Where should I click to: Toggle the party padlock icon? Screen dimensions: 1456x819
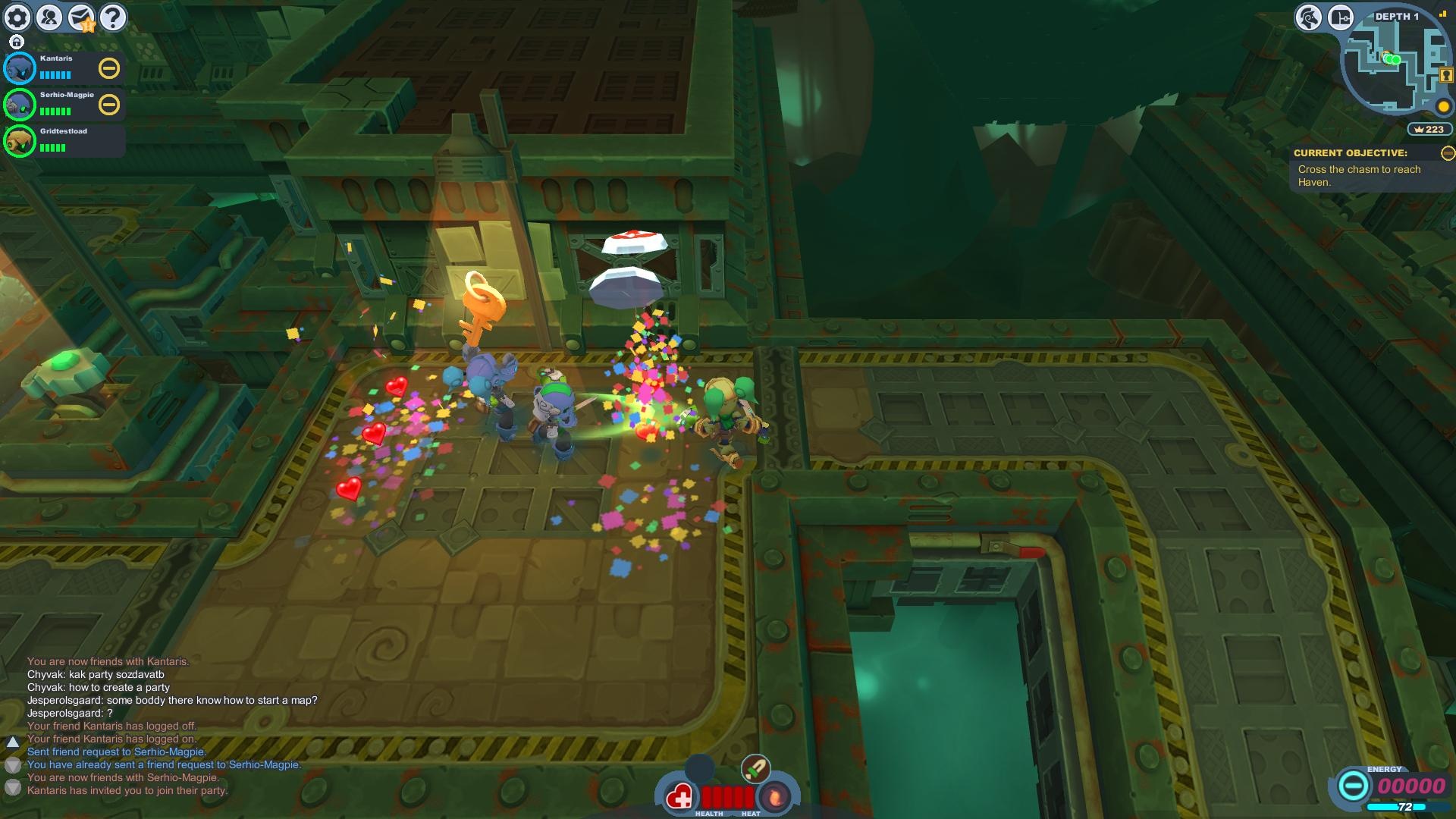[x=17, y=42]
